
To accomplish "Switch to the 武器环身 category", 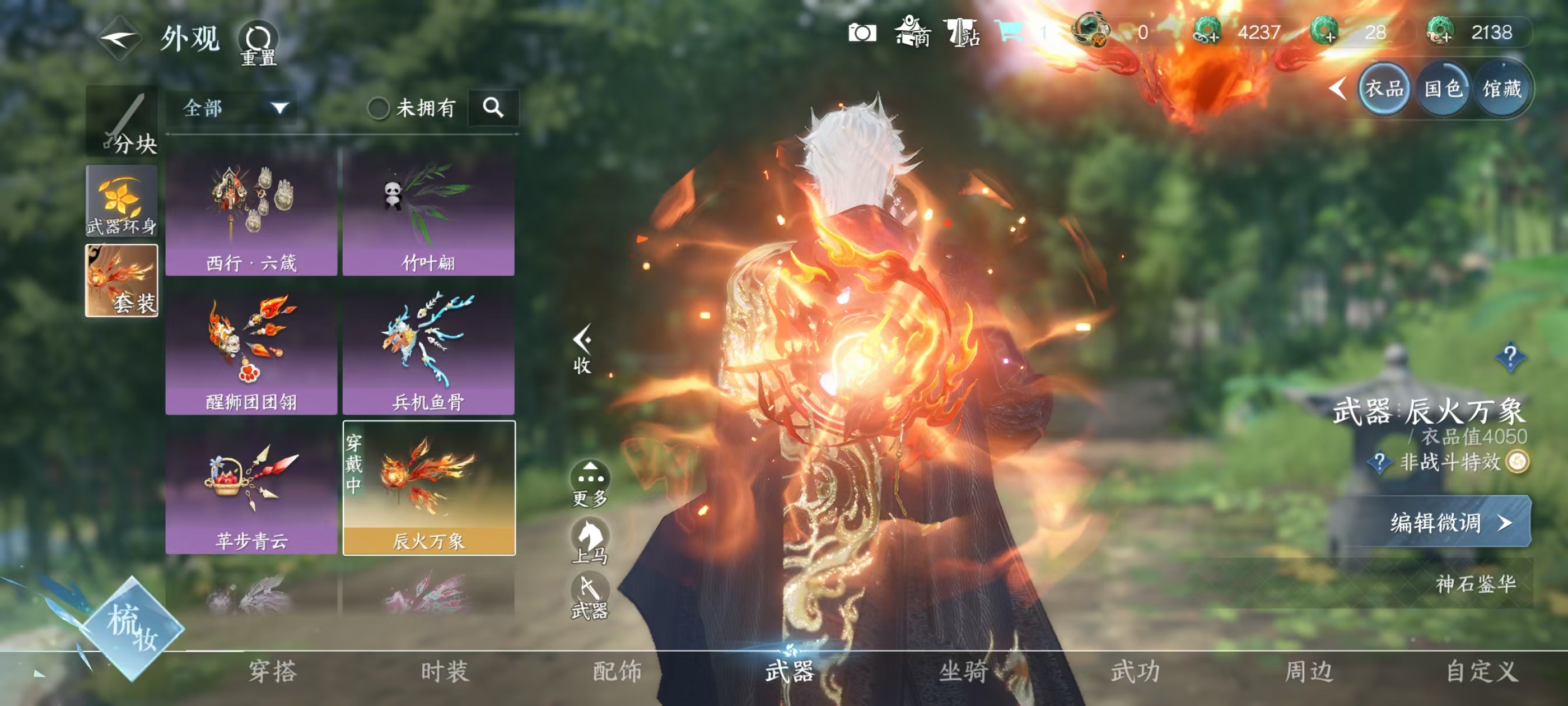I will coord(122,202).
